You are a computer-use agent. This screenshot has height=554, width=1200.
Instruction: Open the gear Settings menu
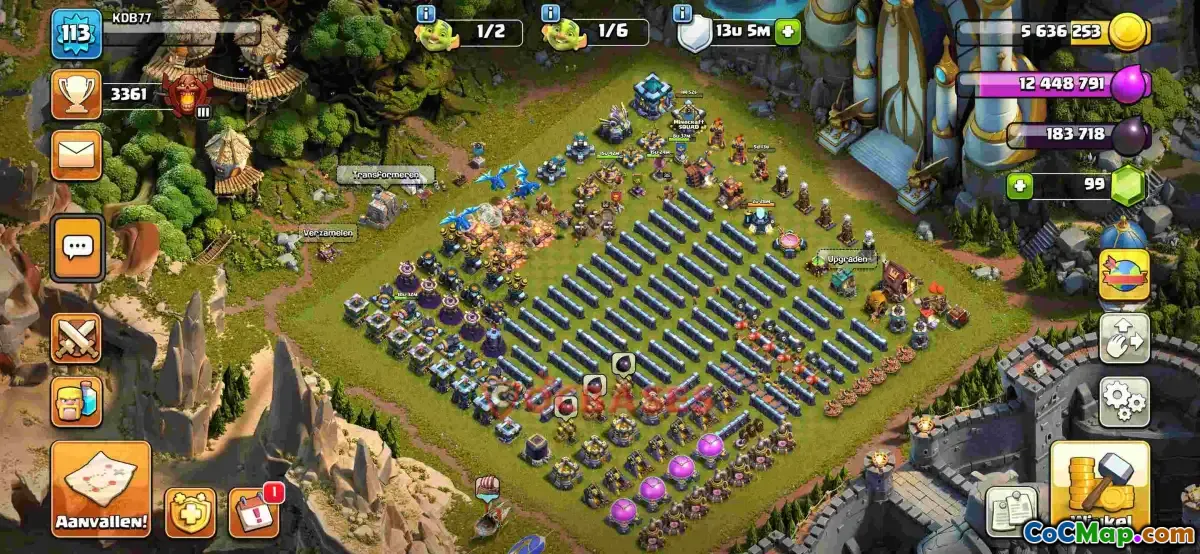(x=1124, y=402)
